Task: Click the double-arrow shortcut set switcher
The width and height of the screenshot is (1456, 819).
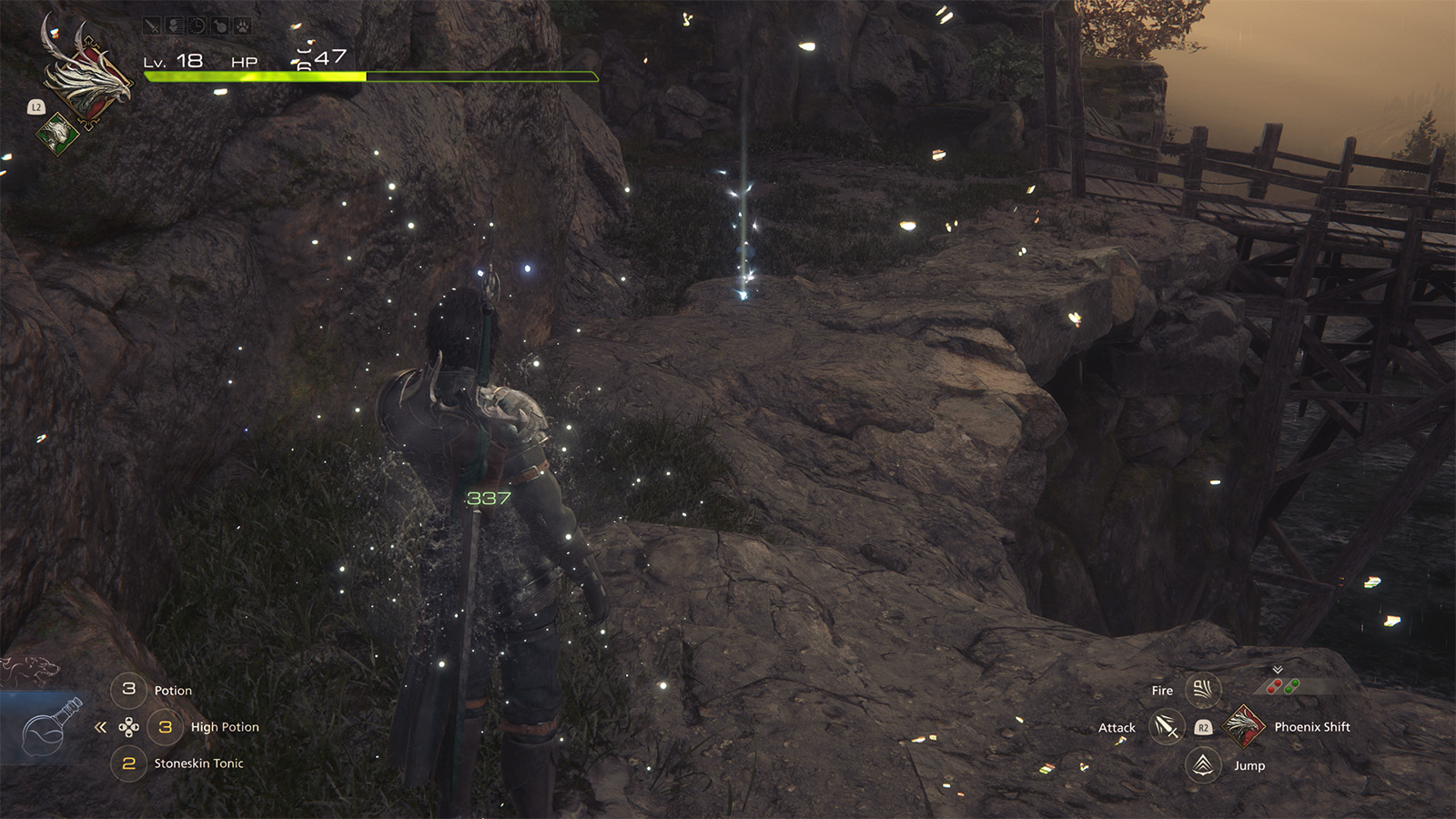Action: (x=101, y=727)
